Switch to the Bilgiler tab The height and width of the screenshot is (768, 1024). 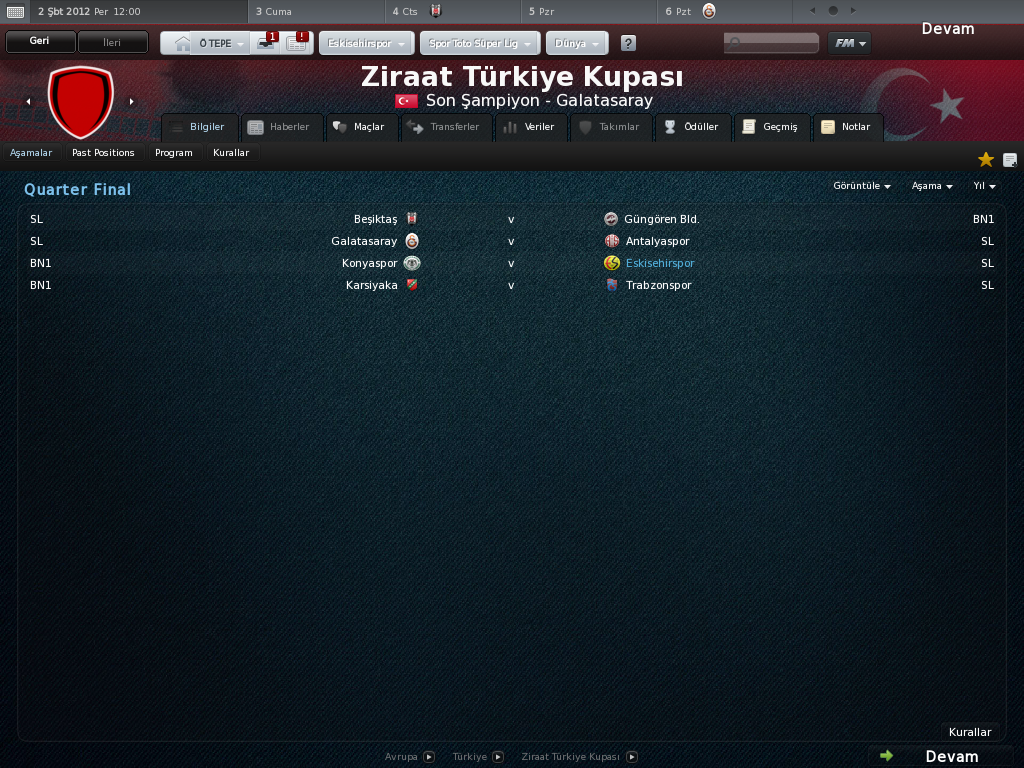[x=200, y=127]
